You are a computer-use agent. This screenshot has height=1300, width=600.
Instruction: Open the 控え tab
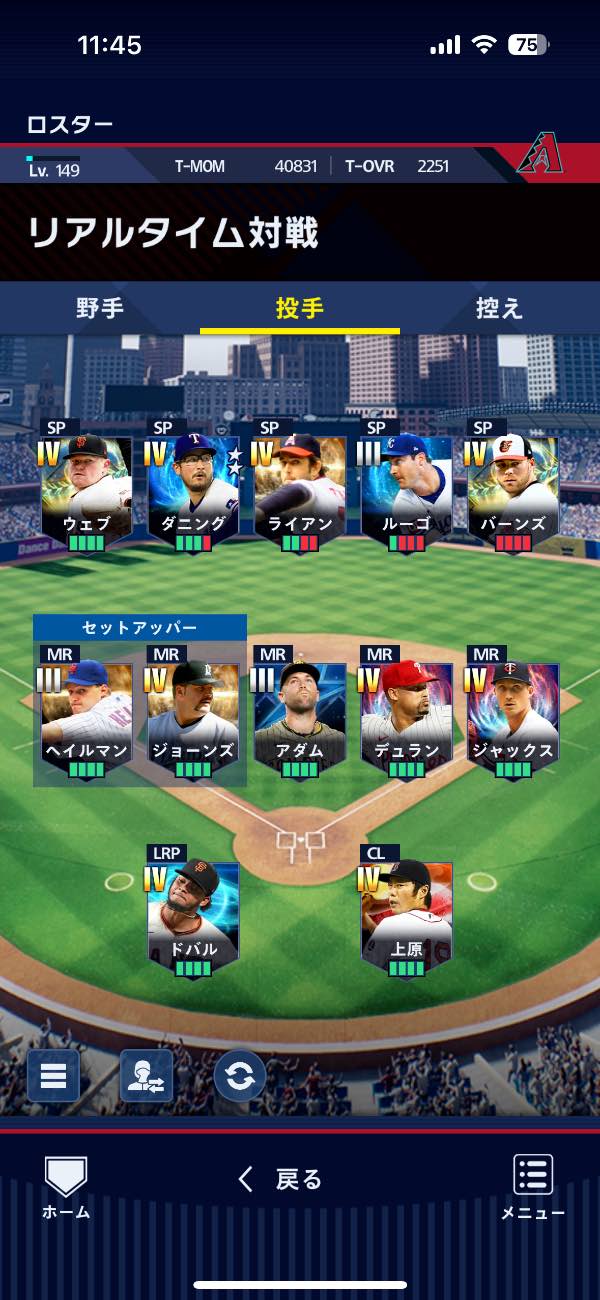[x=499, y=308]
